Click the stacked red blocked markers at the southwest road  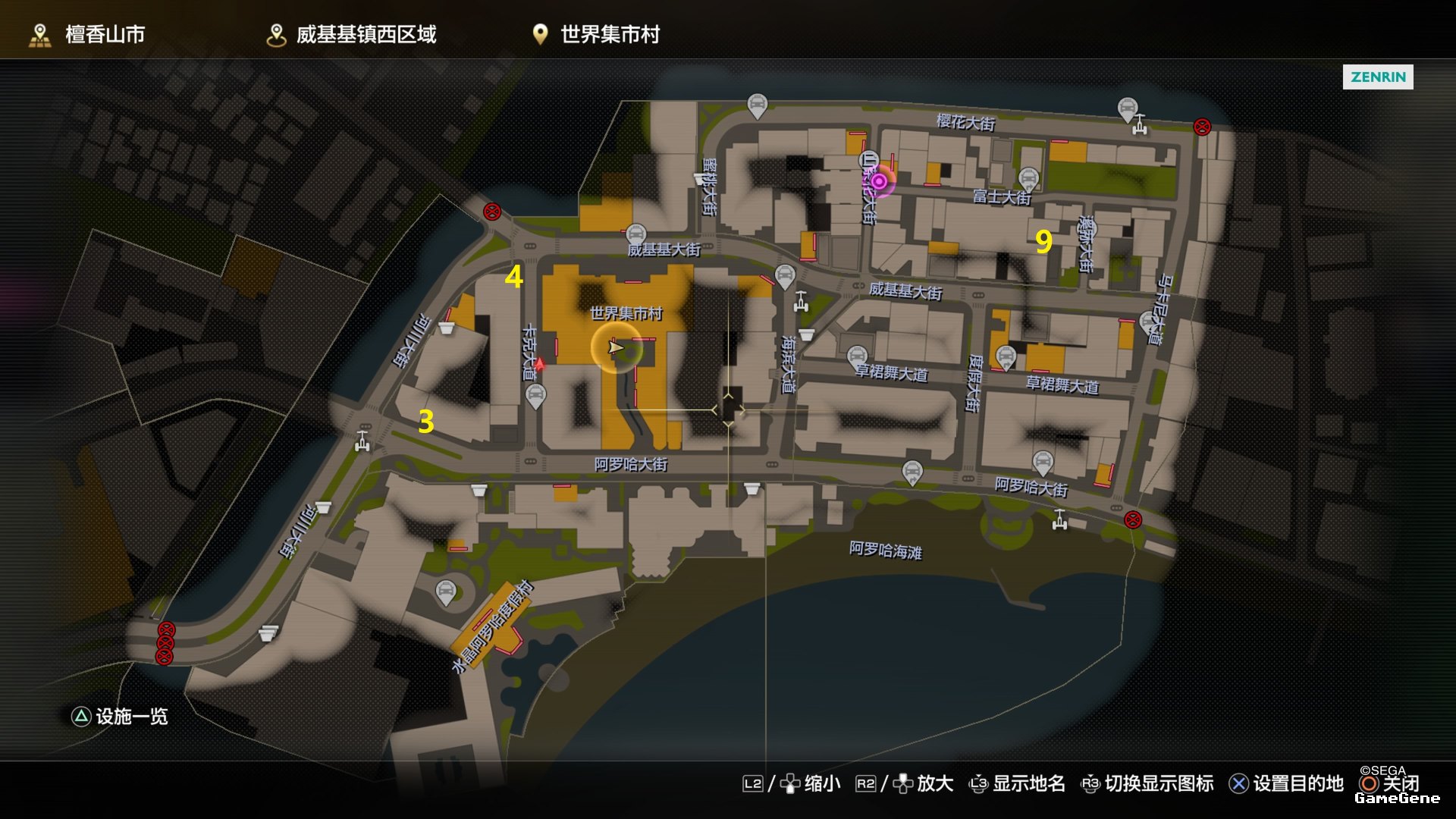click(165, 643)
